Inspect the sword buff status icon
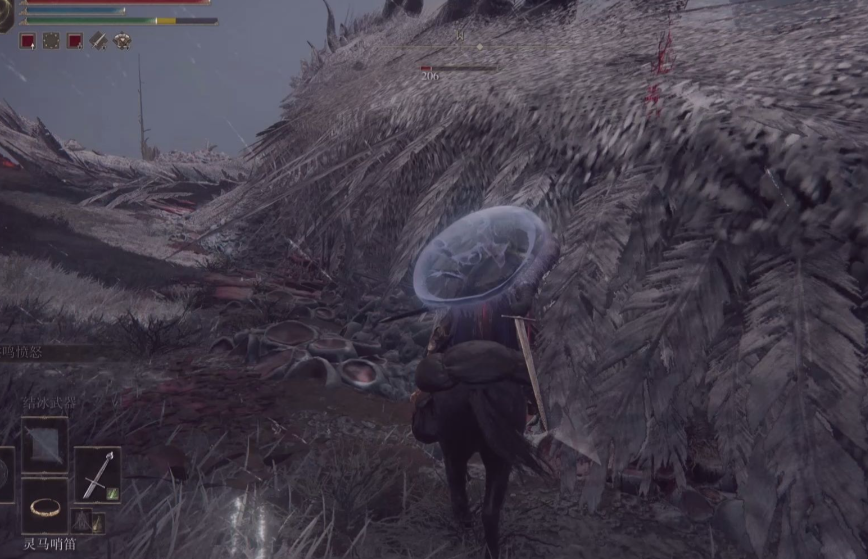The height and width of the screenshot is (559, 868). coord(99,41)
